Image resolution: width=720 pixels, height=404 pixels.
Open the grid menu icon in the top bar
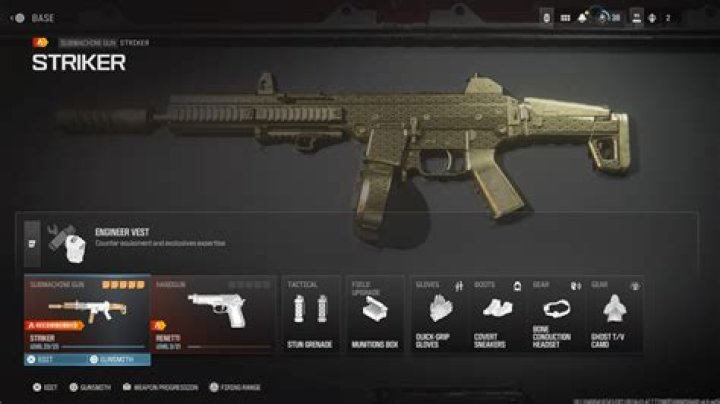(x=564, y=17)
